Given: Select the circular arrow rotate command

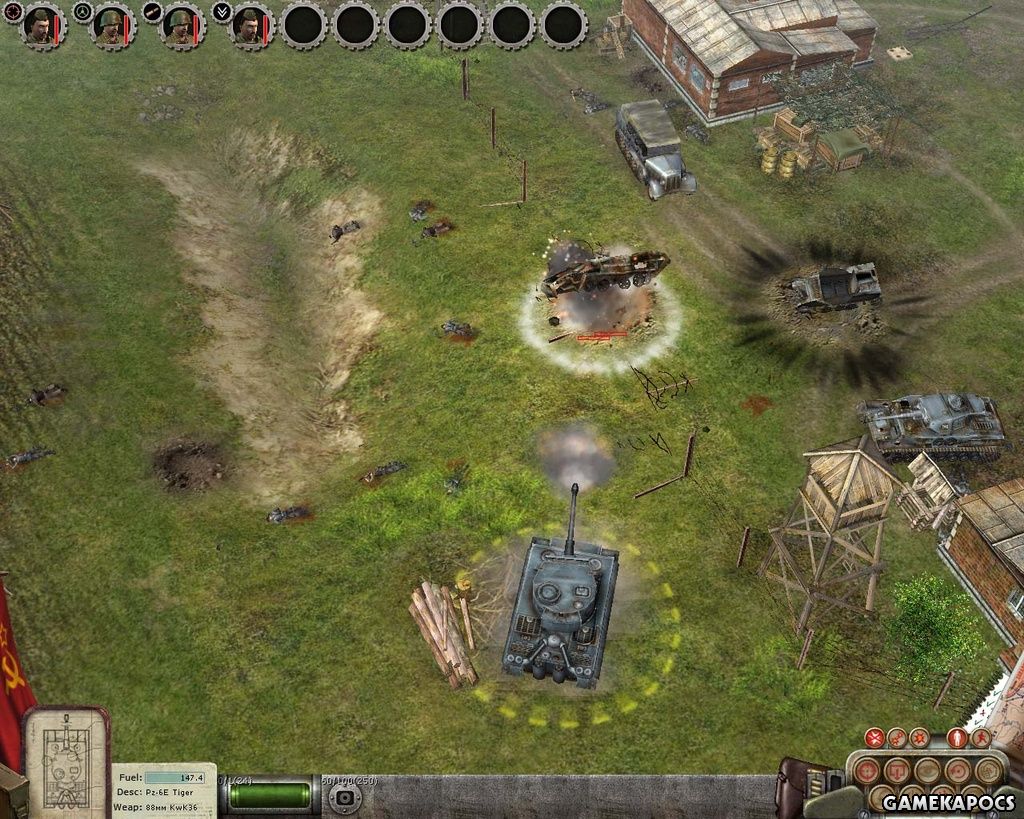Looking at the screenshot, I should pos(959,770).
